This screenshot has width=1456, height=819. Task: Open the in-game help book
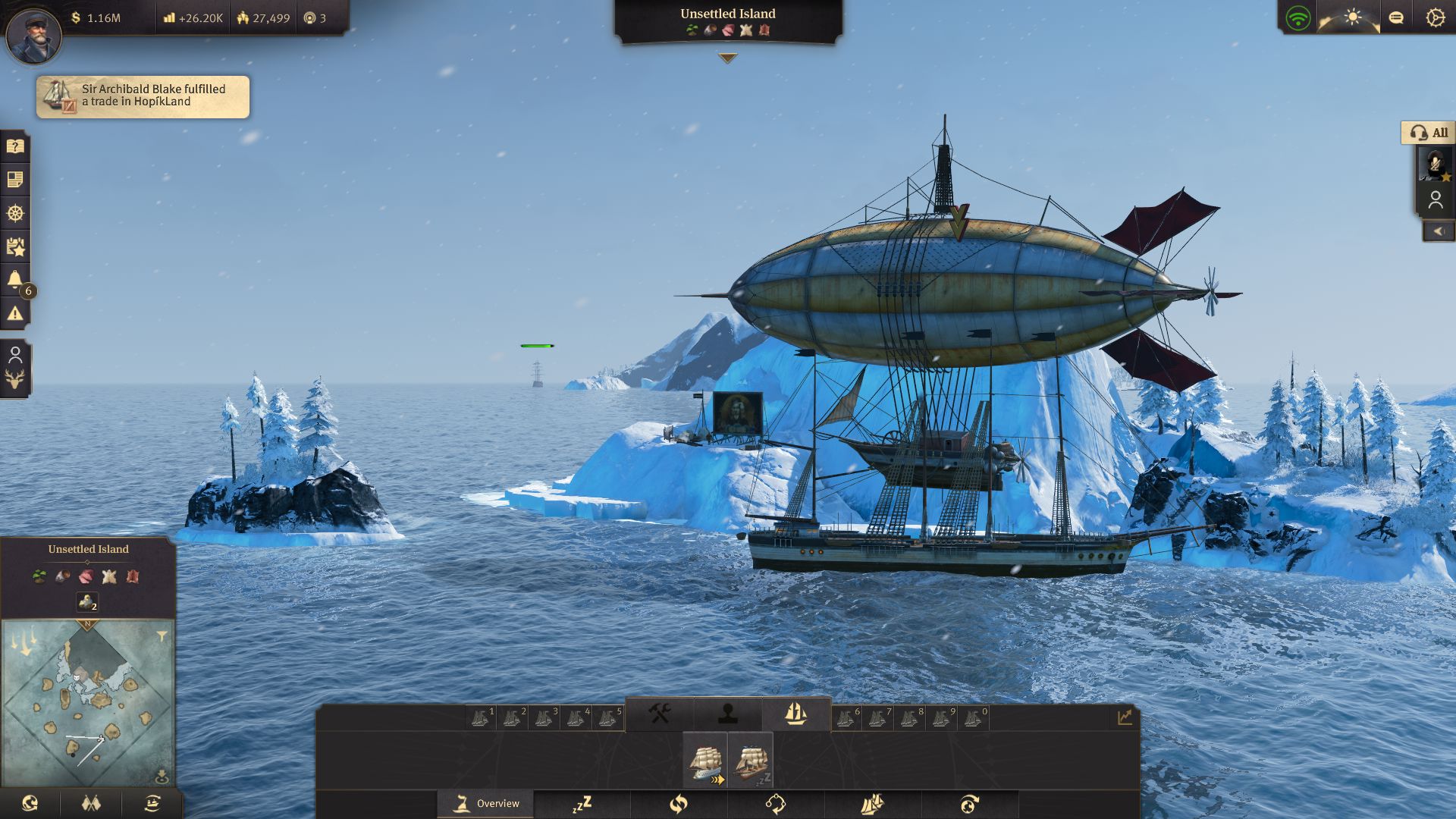(15, 146)
